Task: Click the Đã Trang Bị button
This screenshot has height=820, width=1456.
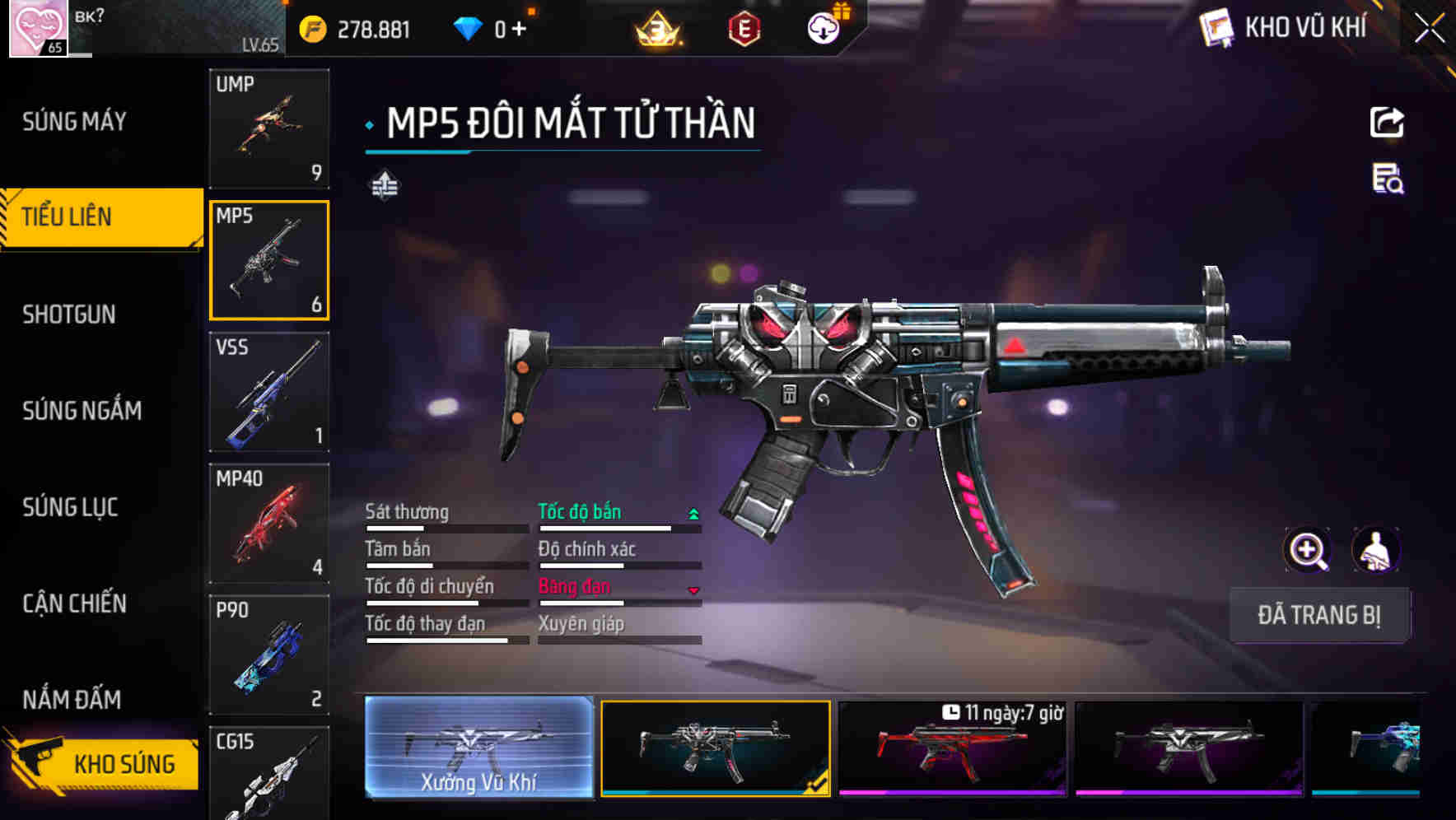Action: coord(1318,615)
